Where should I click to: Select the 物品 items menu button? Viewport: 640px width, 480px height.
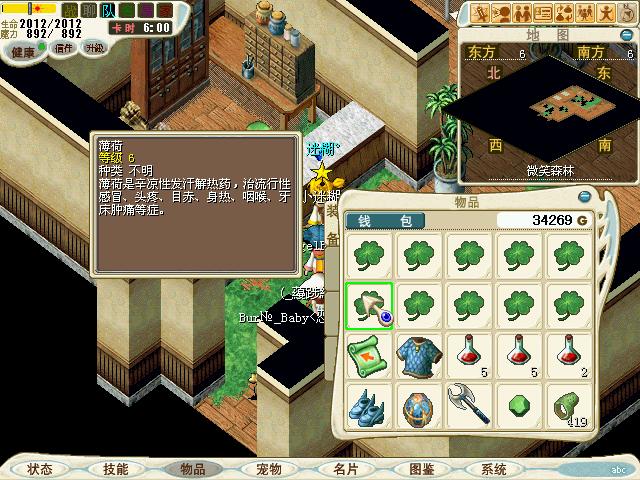tap(193, 468)
